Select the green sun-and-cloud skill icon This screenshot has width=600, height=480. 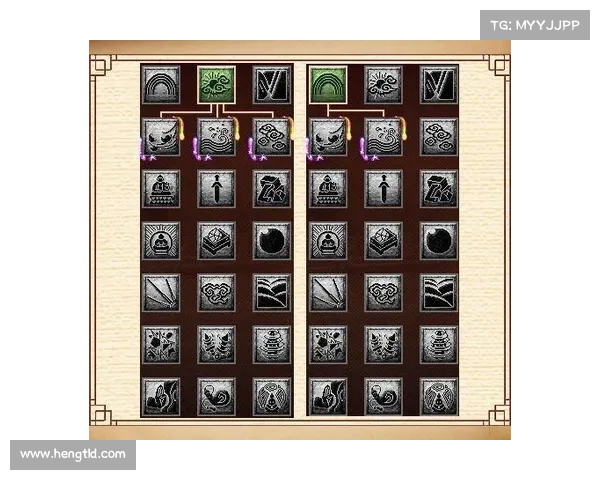tap(217, 84)
